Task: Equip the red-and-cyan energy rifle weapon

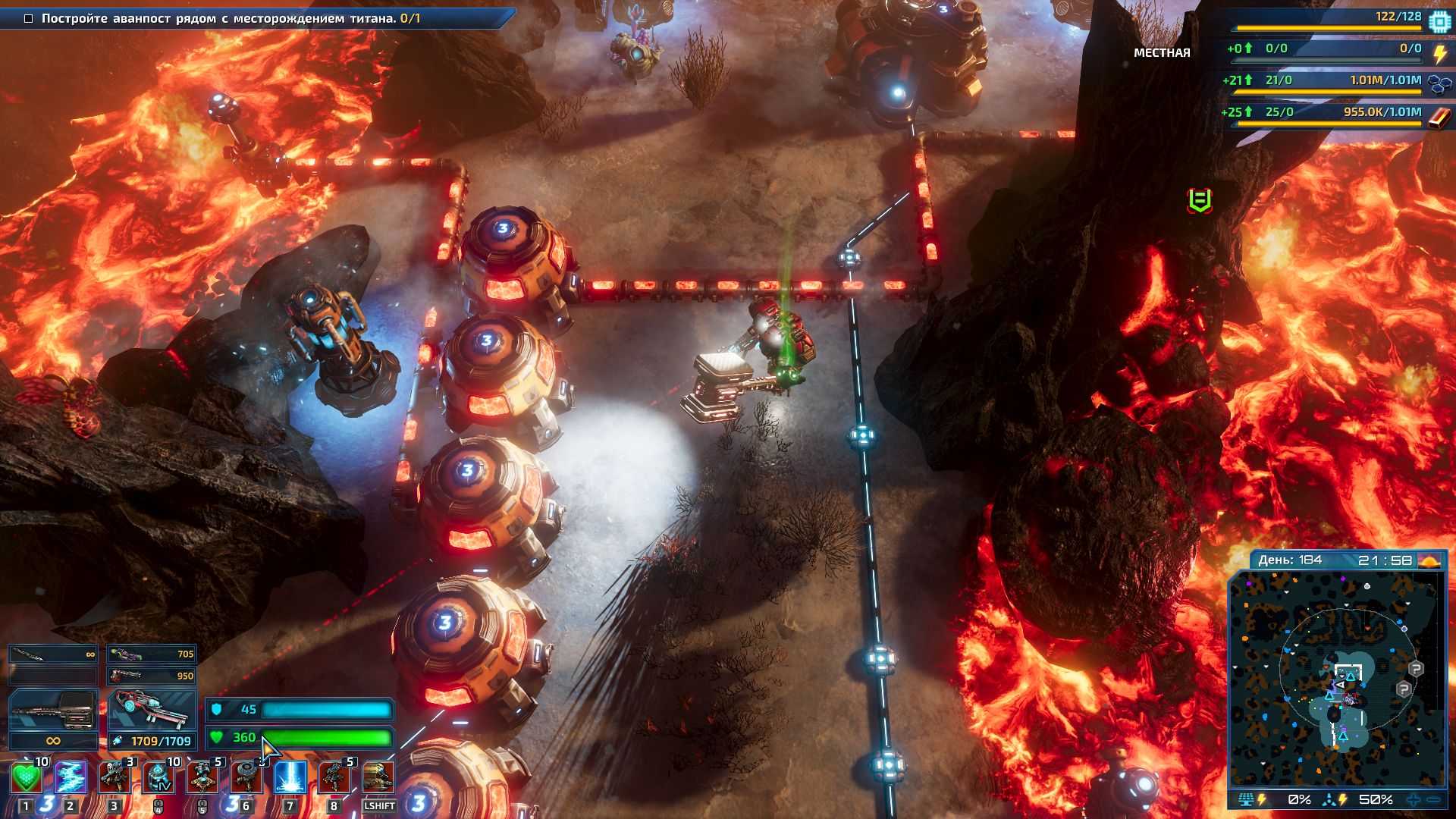Action: click(x=152, y=711)
